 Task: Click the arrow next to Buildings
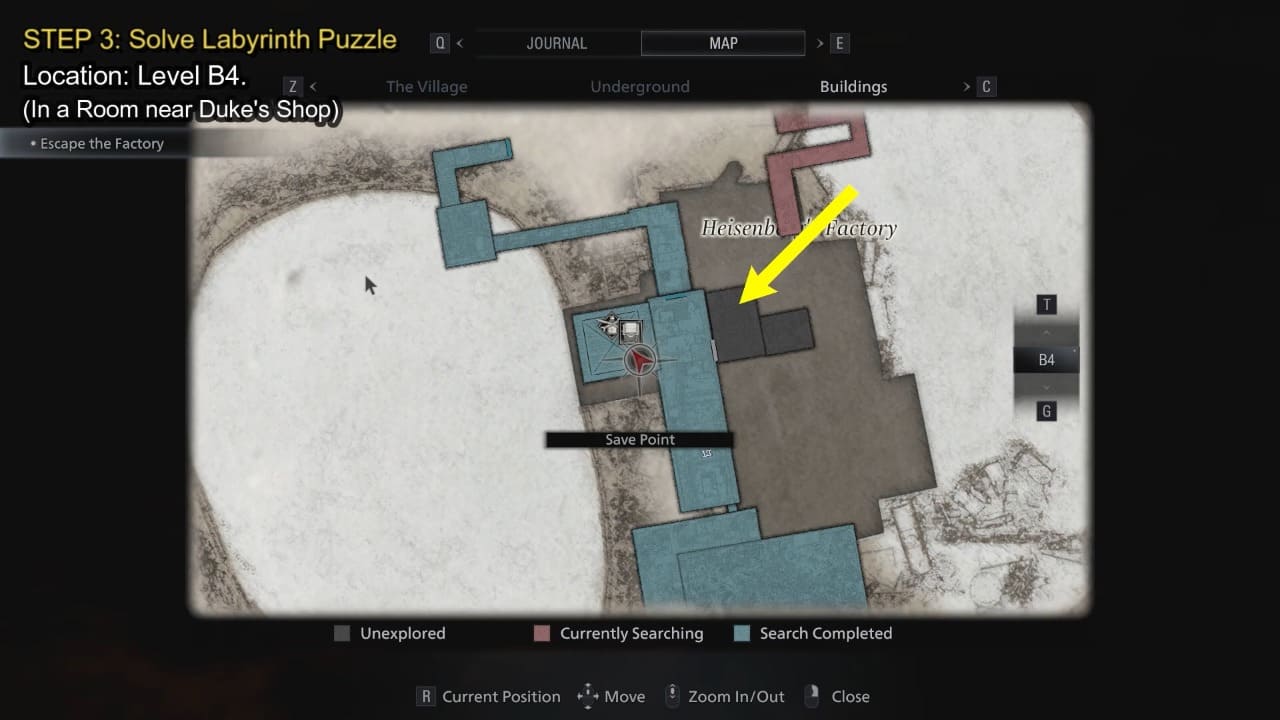(965, 87)
